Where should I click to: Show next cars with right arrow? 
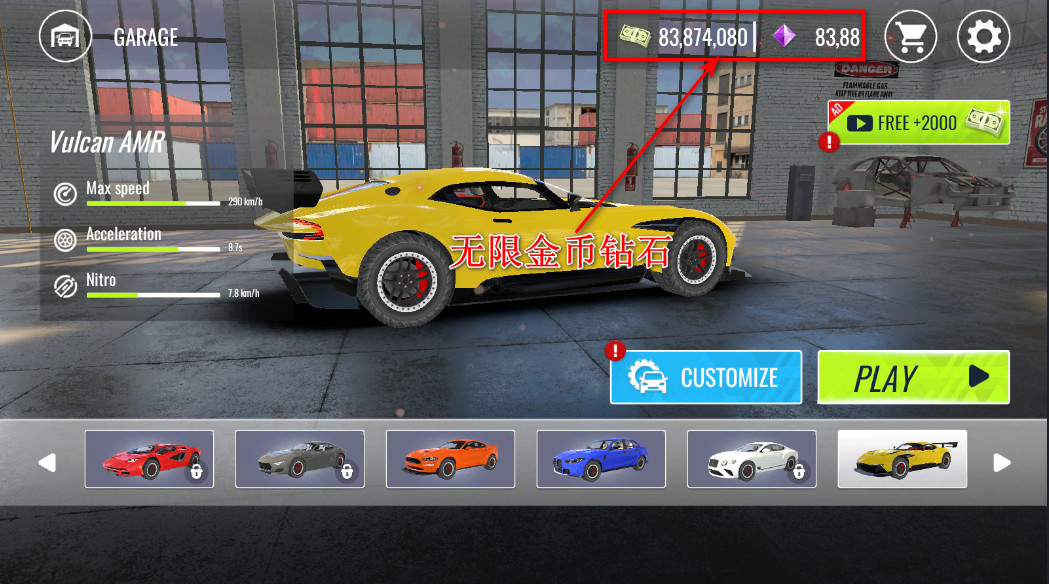[1002, 462]
